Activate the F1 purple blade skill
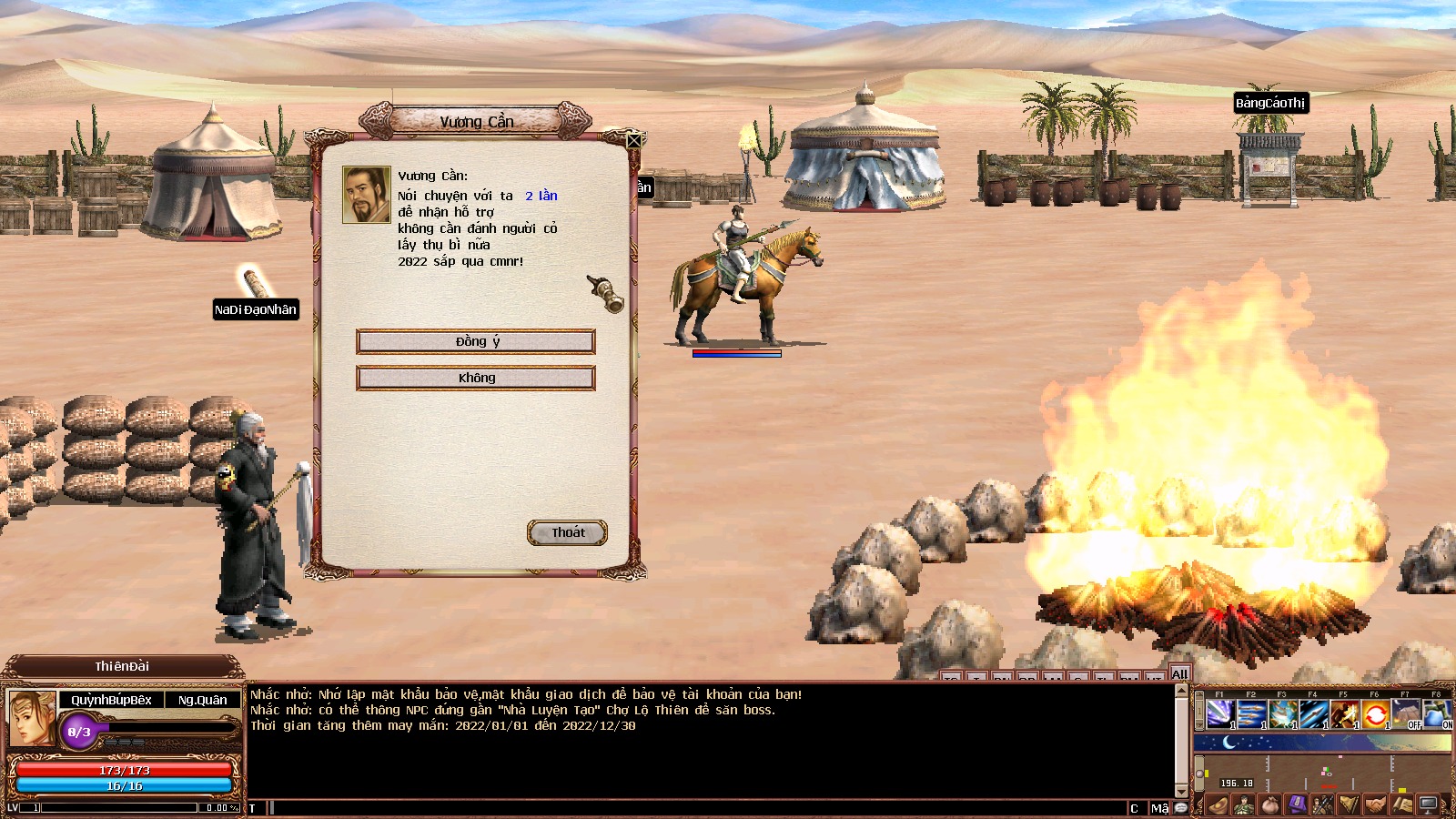Screen dimensions: 1456x819 [x=1220, y=714]
